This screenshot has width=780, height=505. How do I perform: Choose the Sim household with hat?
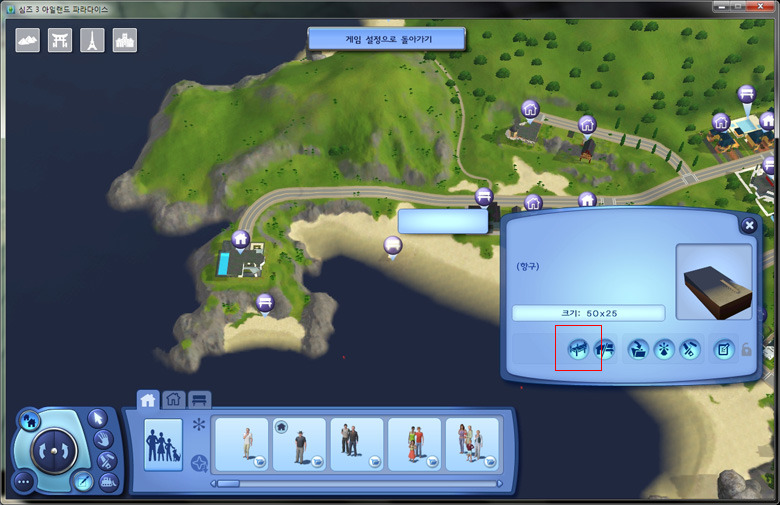[x=298, y=444]
